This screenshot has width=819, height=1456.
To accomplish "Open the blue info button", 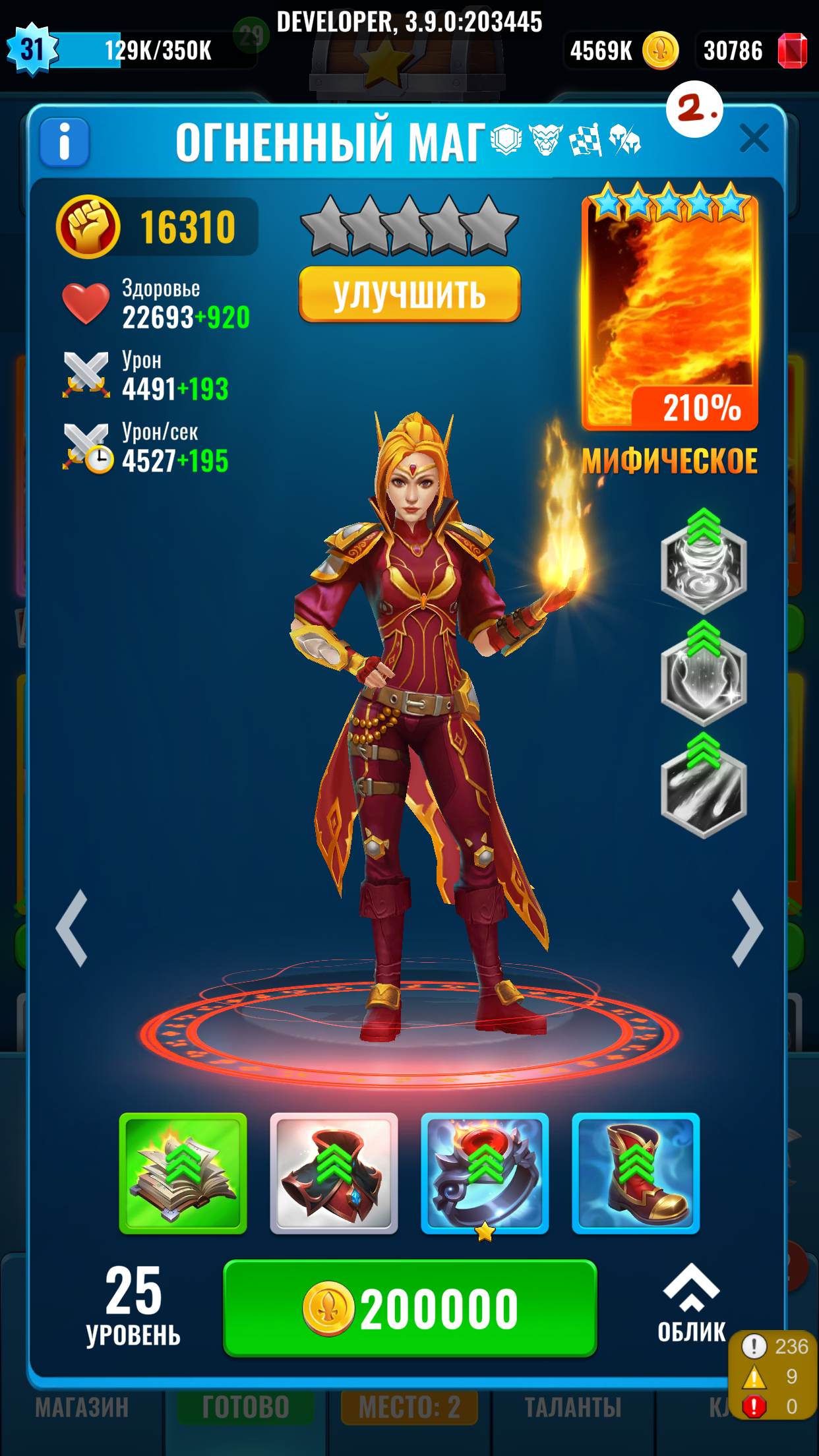I will [65, 142].
